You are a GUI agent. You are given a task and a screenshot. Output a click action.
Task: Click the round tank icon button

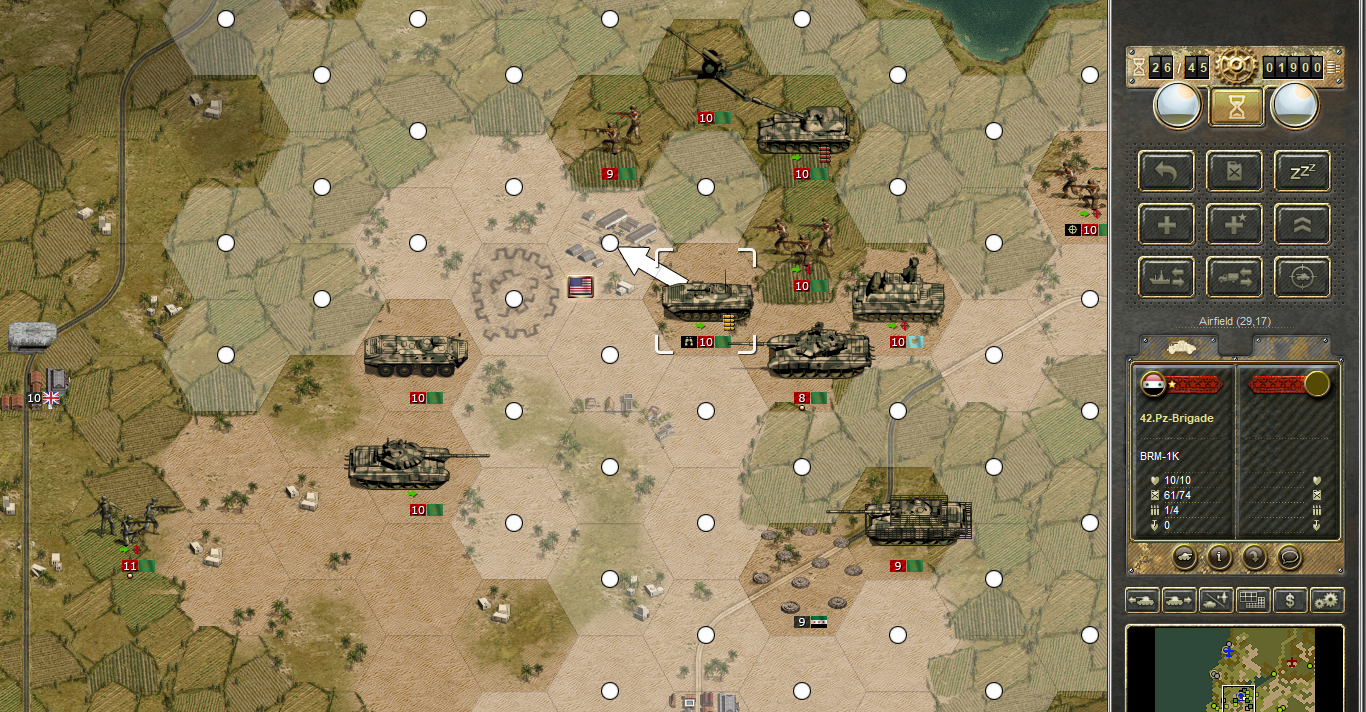(x=1184, y=555)
